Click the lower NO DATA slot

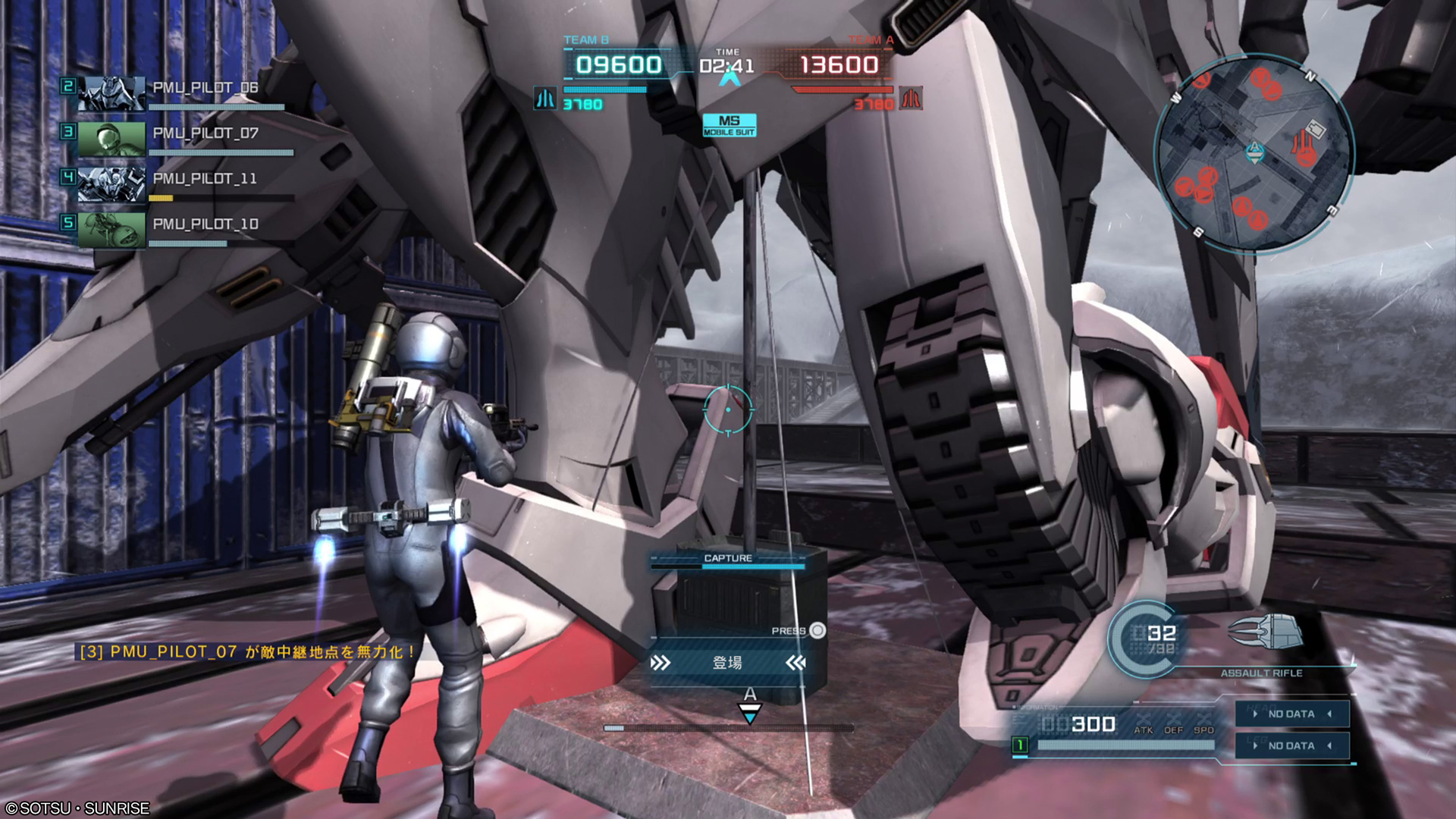tap(1291, 745)
